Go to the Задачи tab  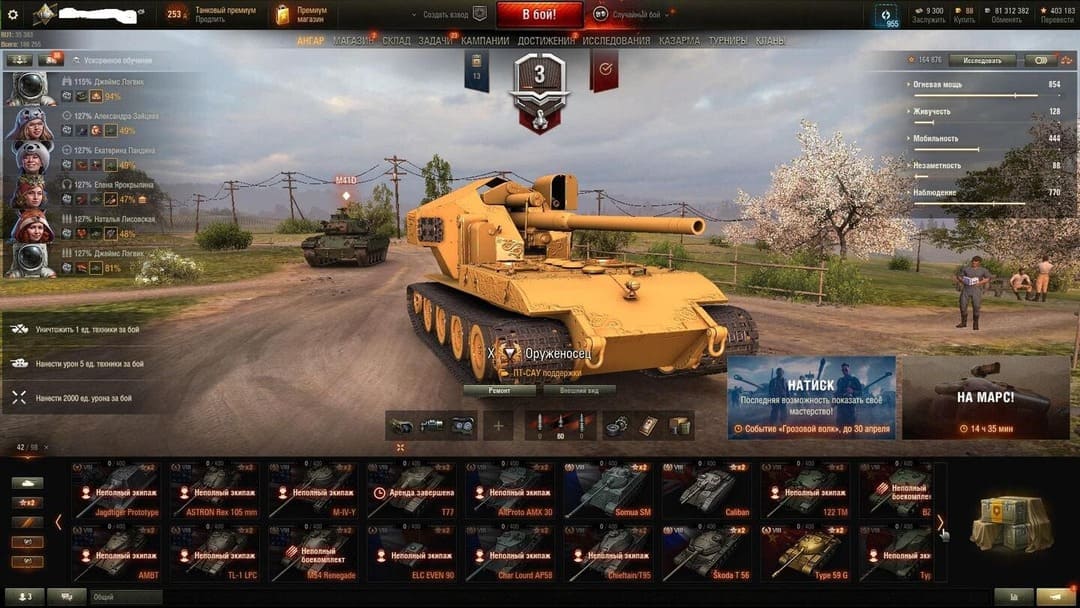[x=435, y=41]
